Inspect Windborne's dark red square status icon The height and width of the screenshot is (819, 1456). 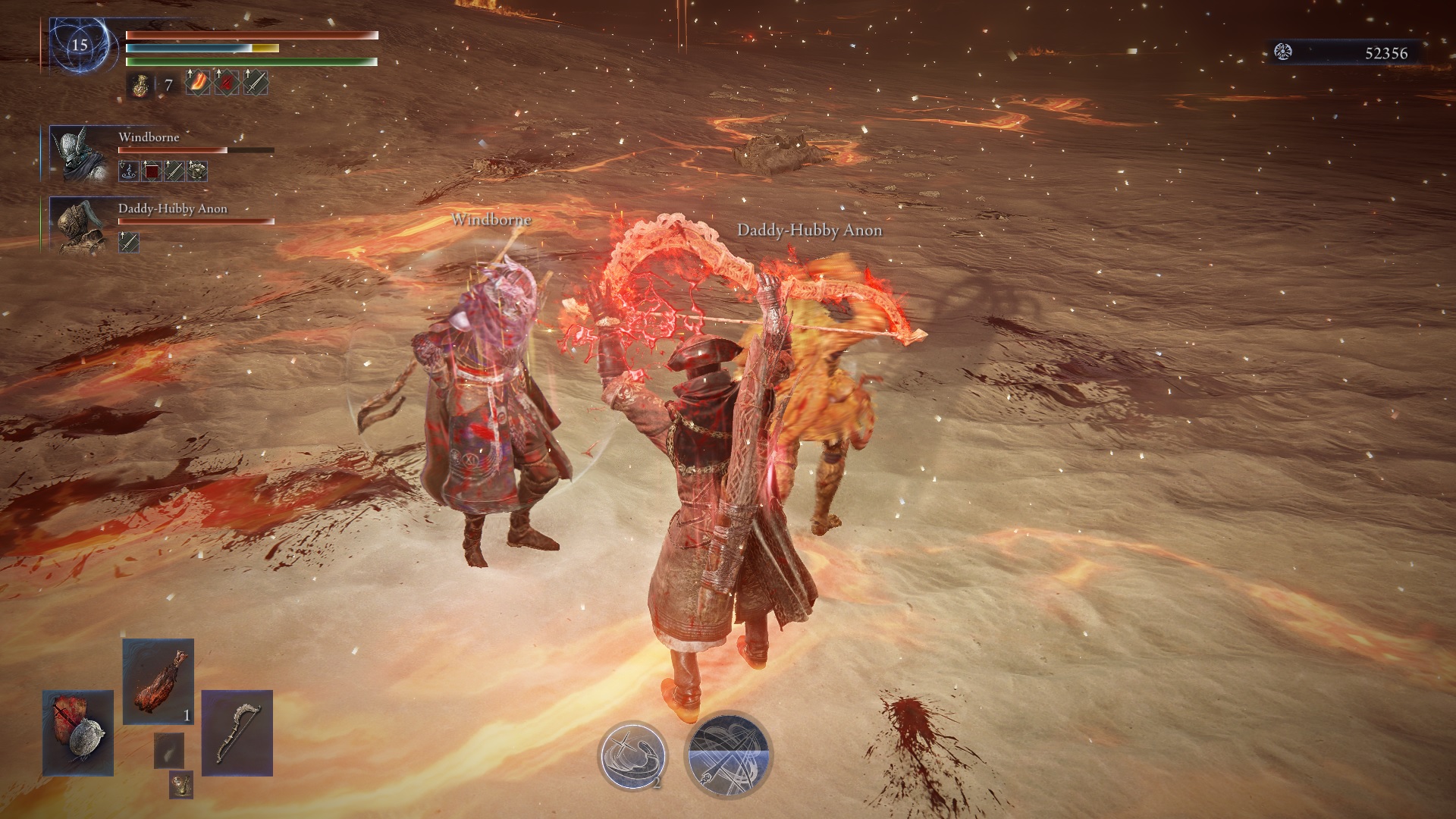tap(152, 171)
